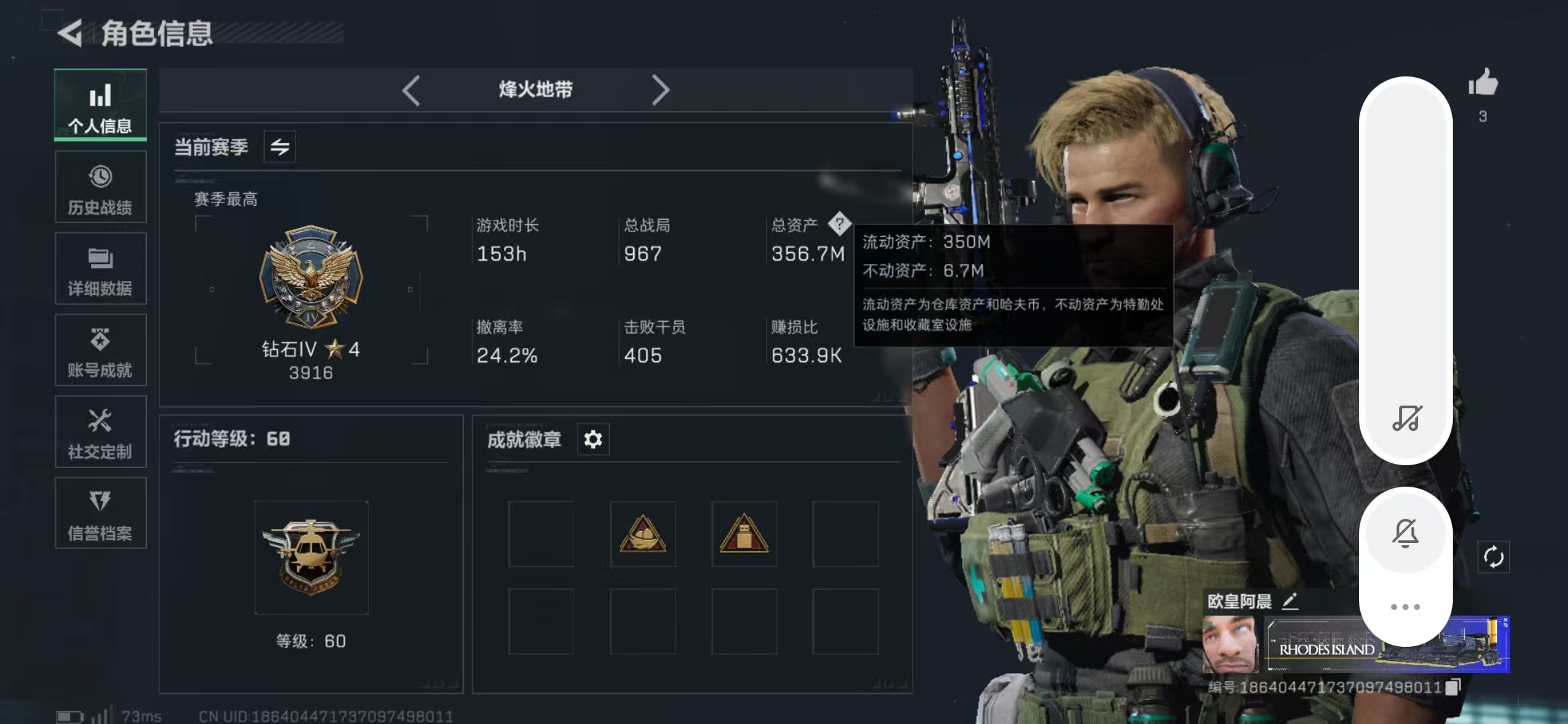Select the 账号成就 sidebar icon
Screen dimensions: 1568x724
point(100,349)
